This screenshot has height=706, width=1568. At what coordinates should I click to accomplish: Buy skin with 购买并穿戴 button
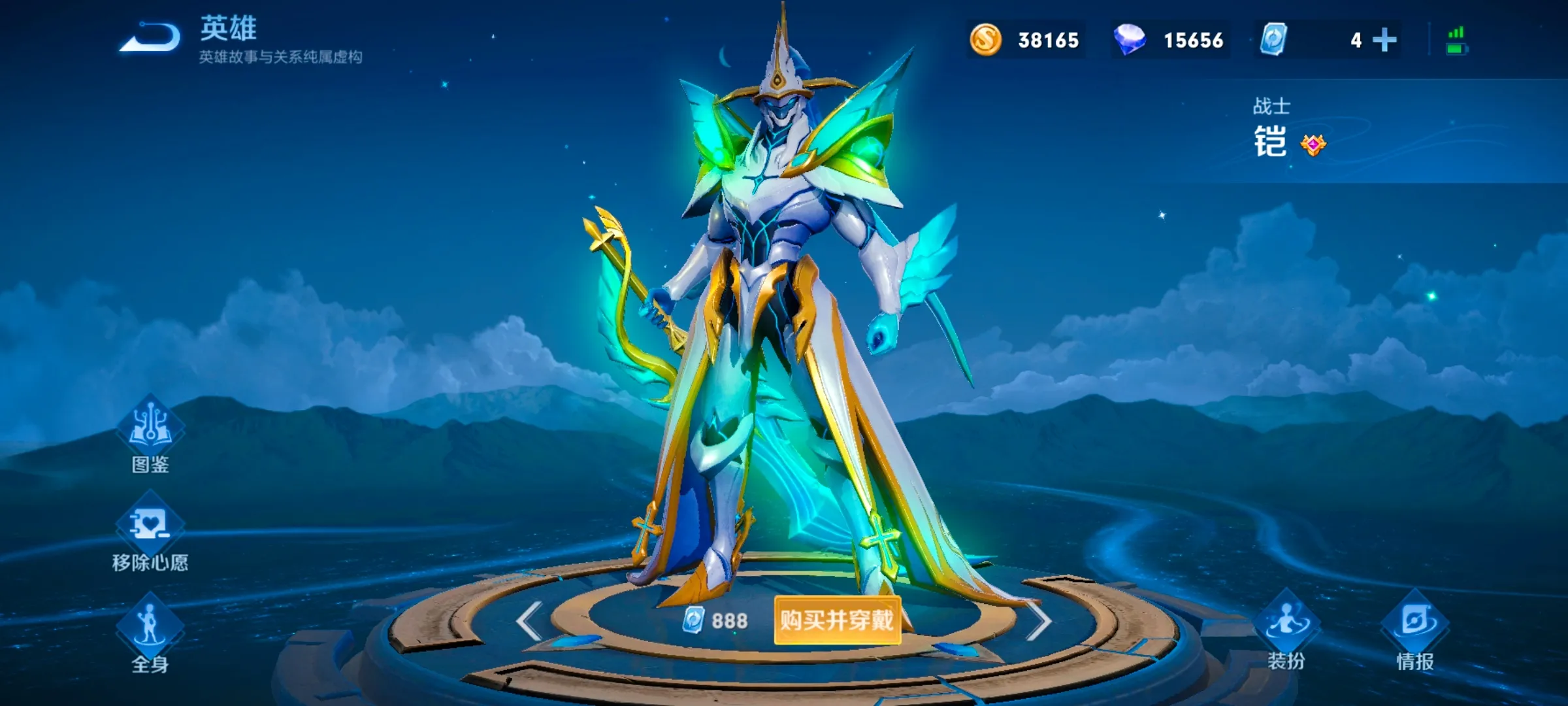point(837,620)
